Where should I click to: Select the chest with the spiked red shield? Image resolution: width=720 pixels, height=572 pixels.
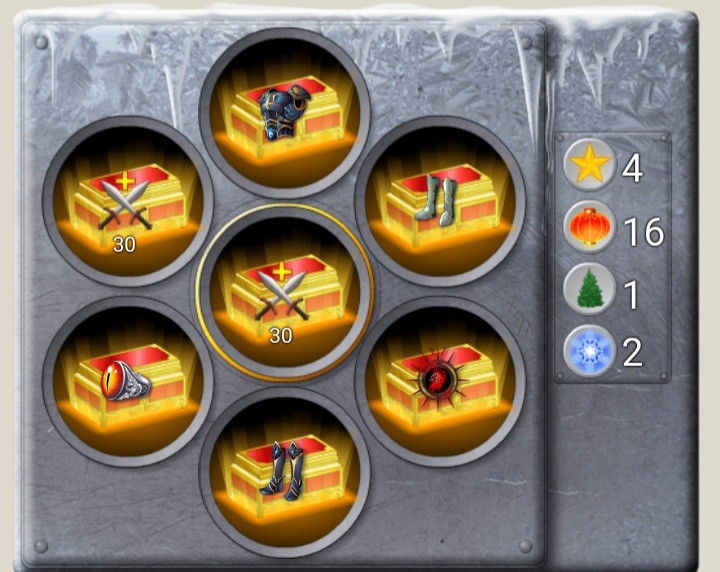pos(440,381)
